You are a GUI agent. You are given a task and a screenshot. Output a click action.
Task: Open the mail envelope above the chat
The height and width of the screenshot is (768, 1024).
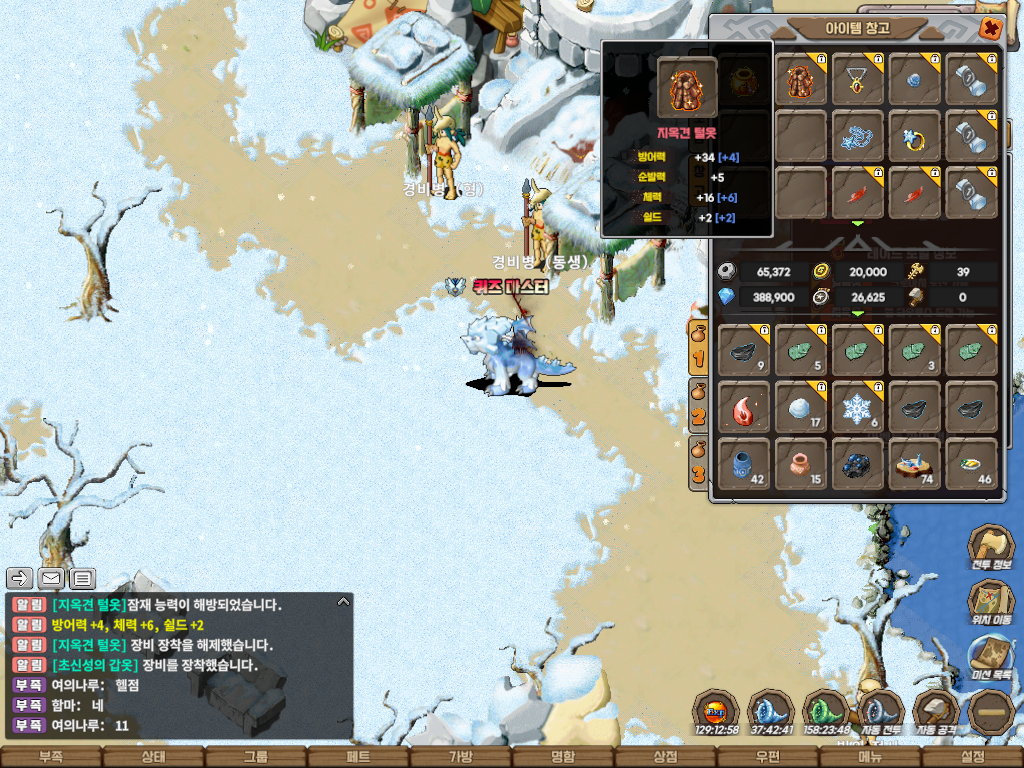51,578
